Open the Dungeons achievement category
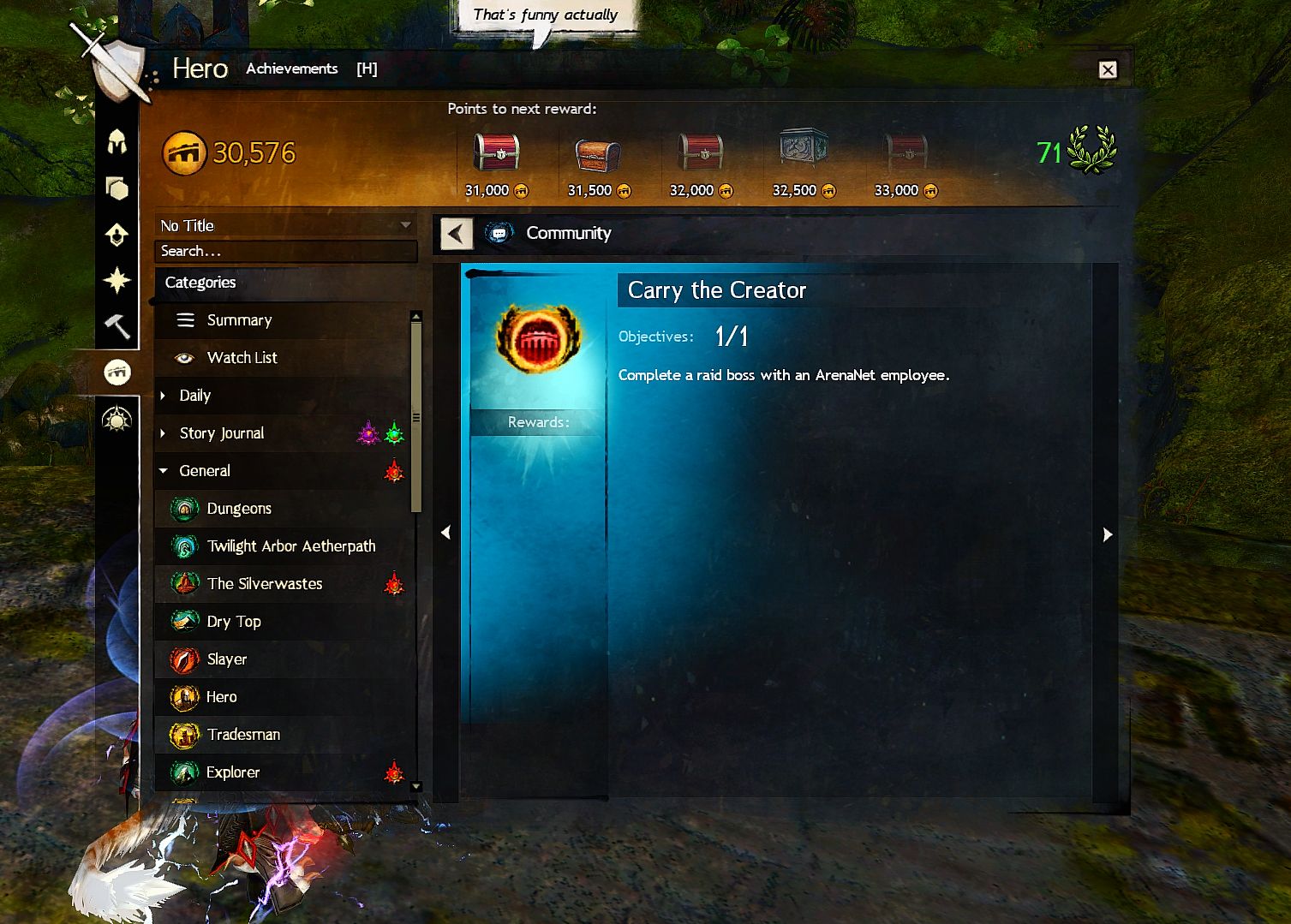Image resolution: width=1291 pixels, height=924 pixels. (x=238, y=508)
